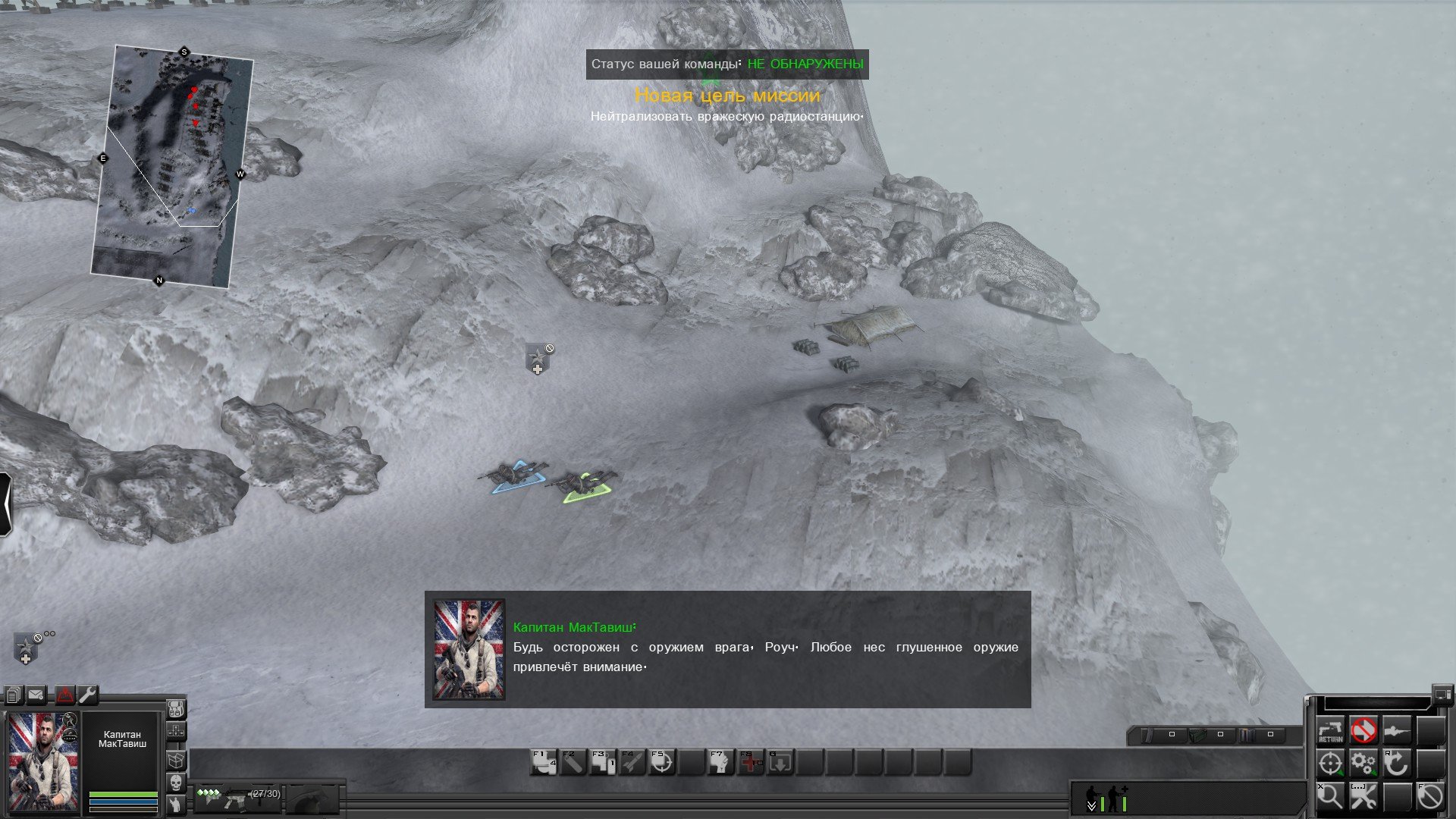
Task: Open the backpack inventory button
Action: 175,710
